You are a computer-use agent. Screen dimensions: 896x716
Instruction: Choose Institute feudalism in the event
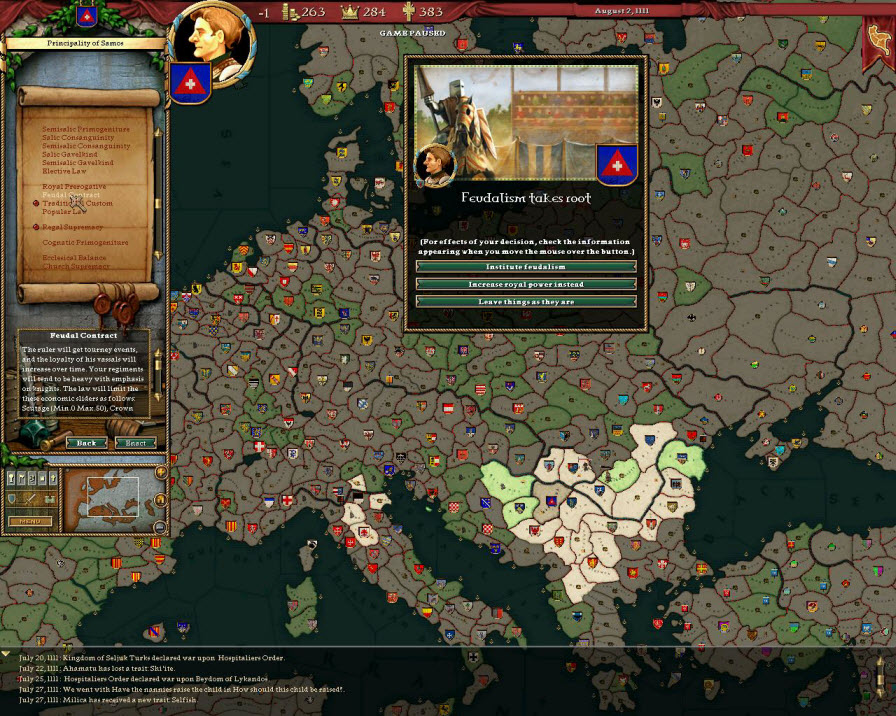tap(526, 267)
